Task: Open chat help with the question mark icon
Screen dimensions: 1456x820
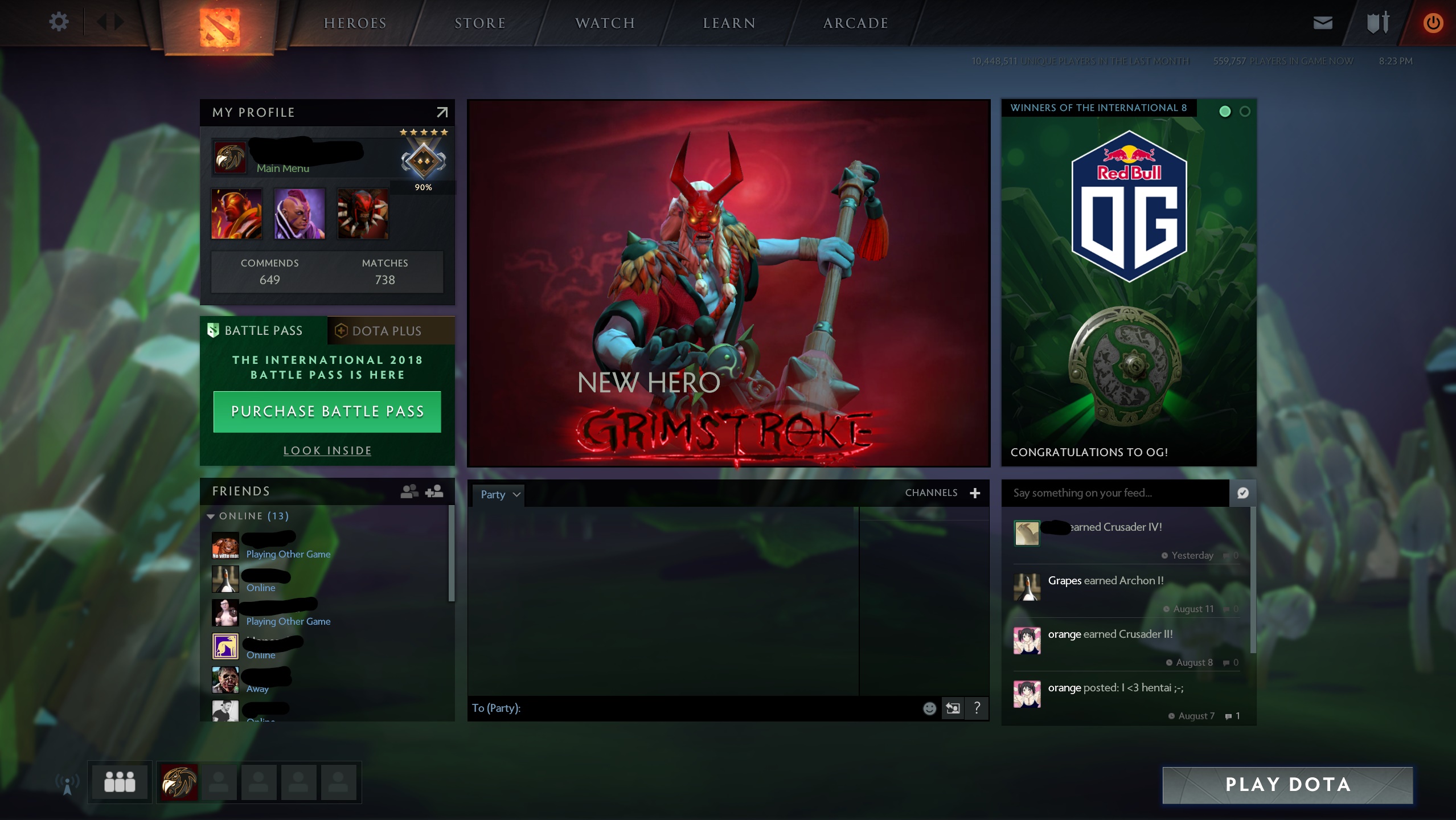Action: 977,708
